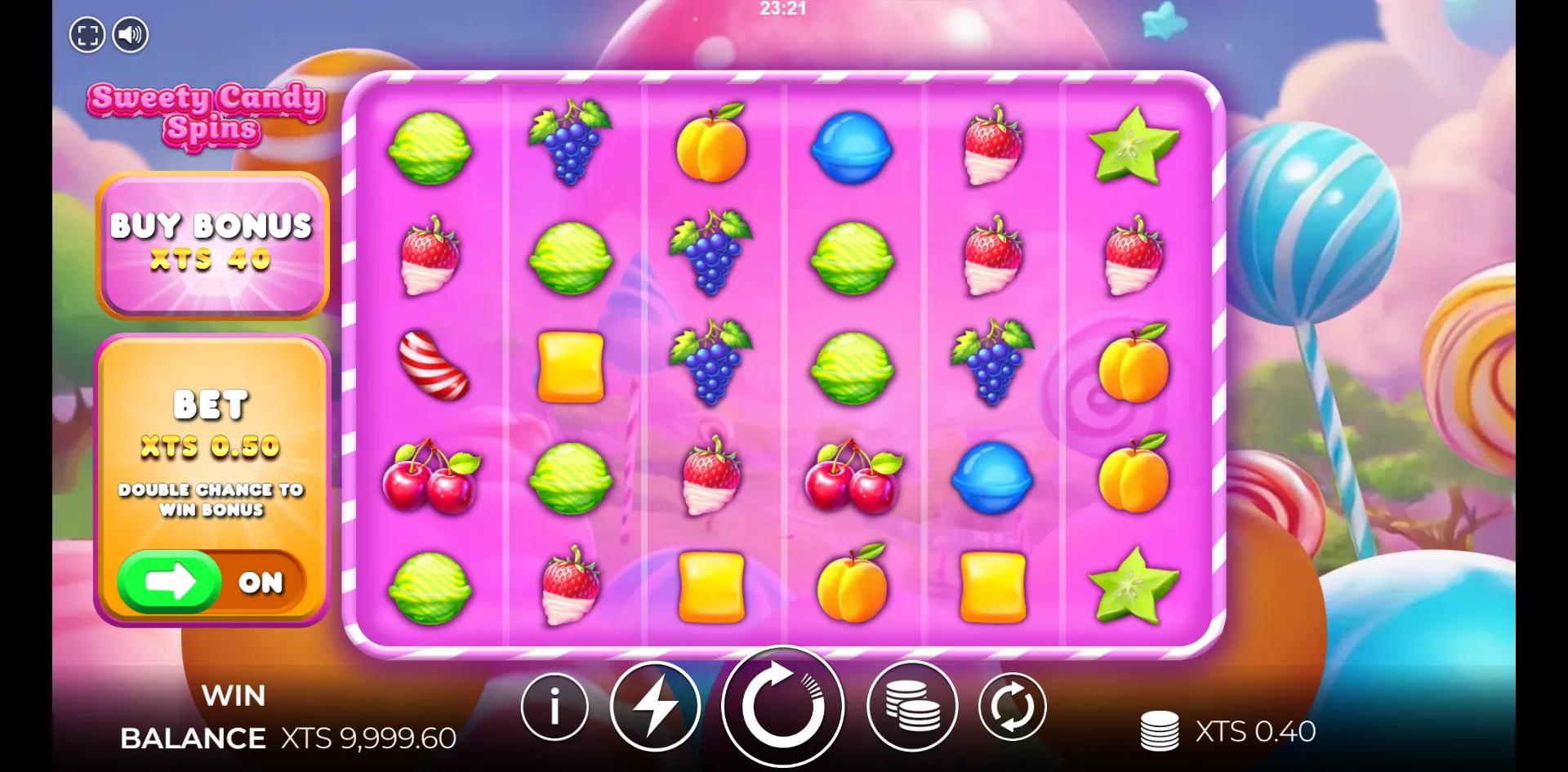1568x772 pixels.
Task: Mute the game sound
Action: tap(131, 33)
